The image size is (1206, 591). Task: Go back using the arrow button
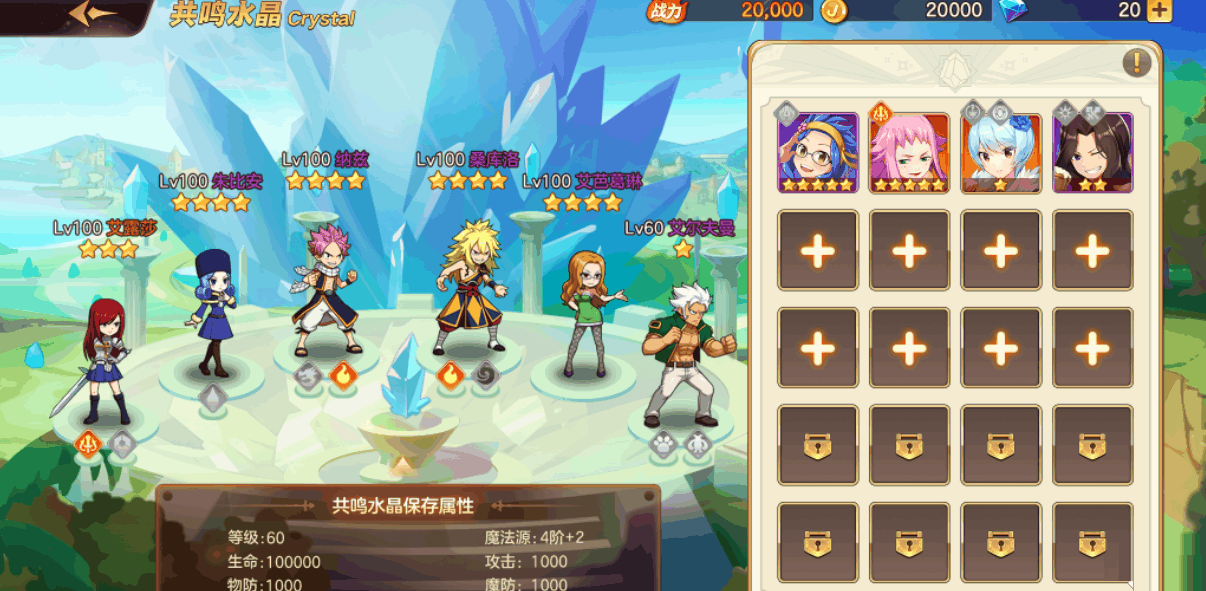[92, 14]
